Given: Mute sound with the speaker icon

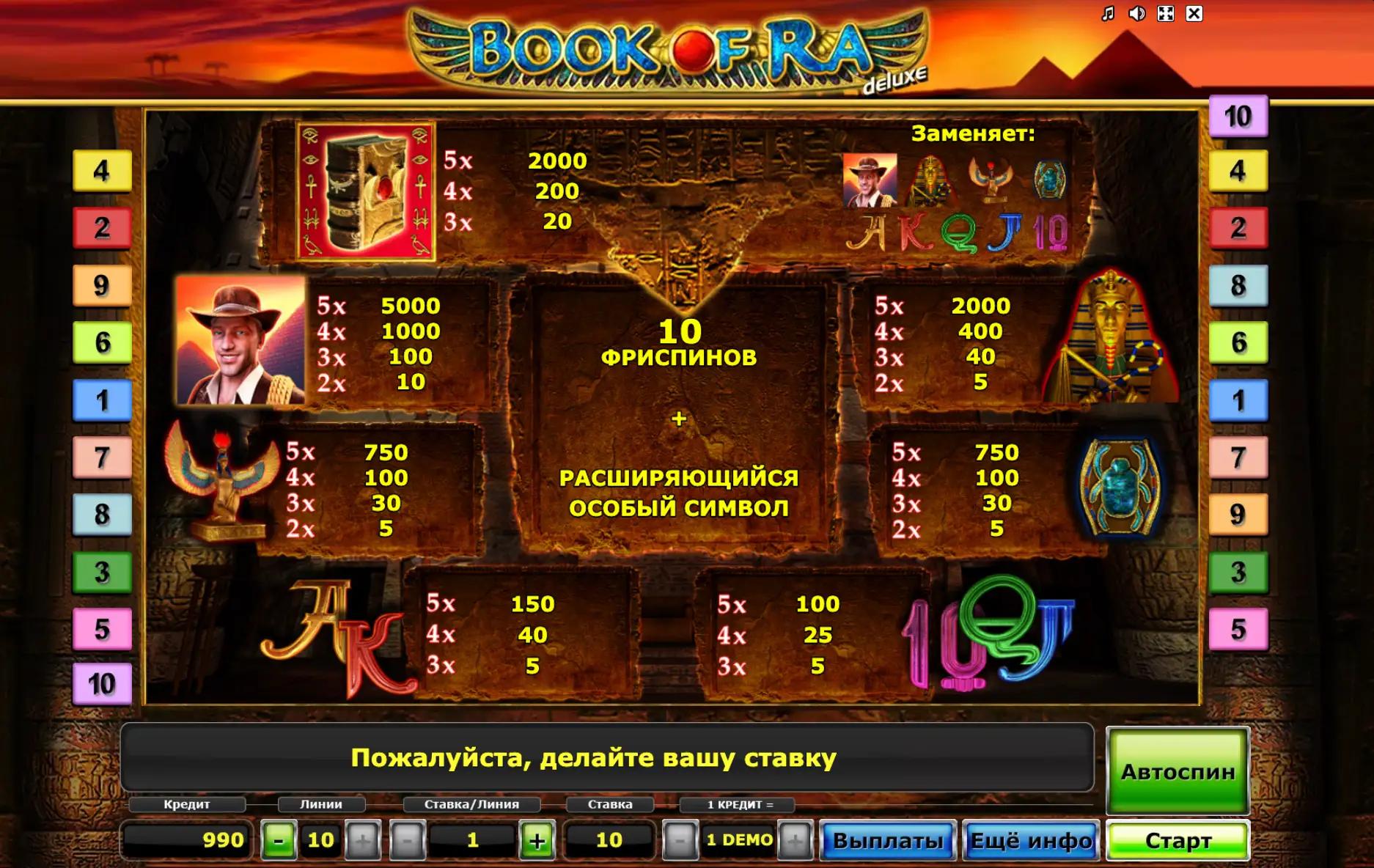Looking at the screenshot, I should (x=1136, y=14).
